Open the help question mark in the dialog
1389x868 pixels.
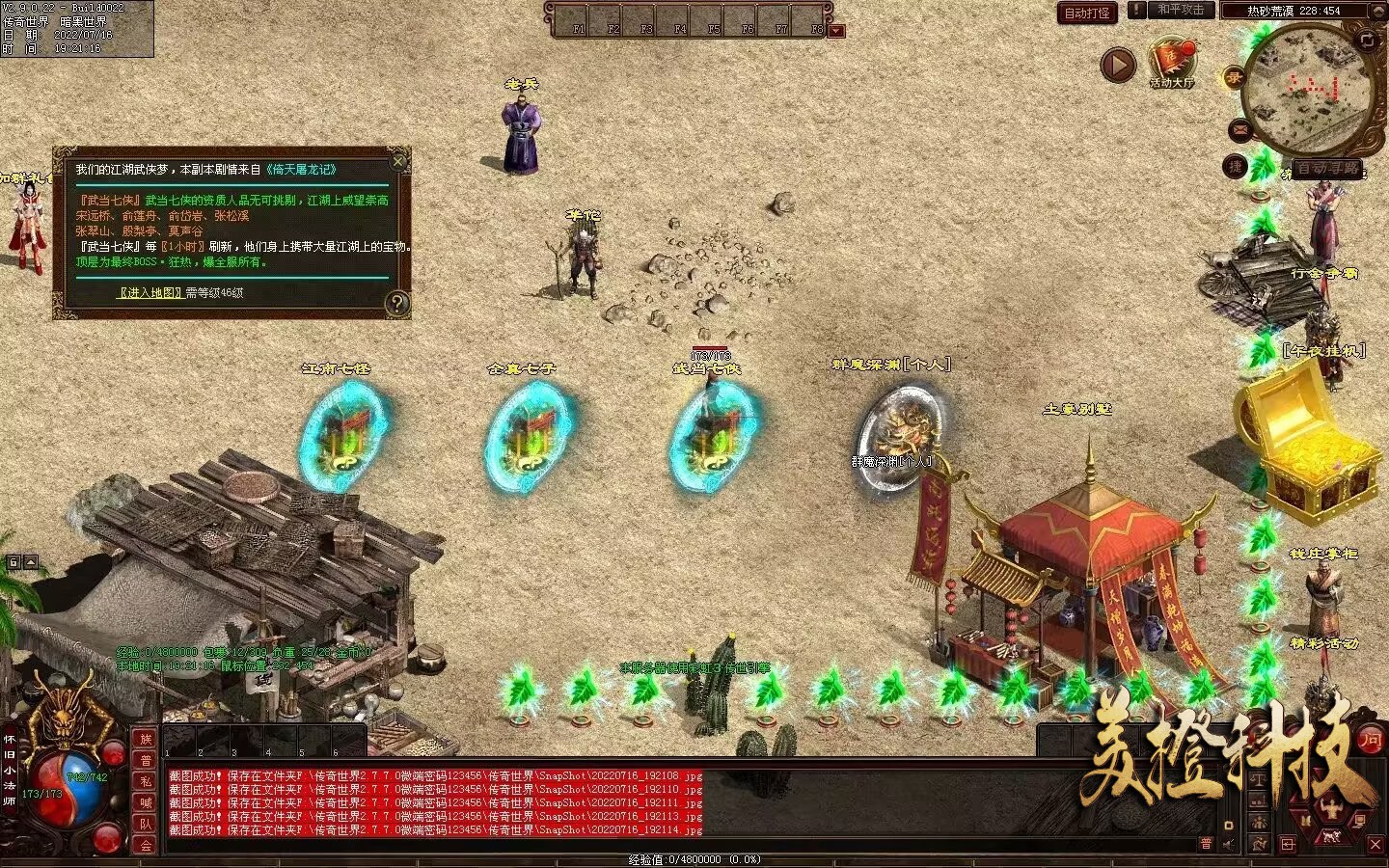[396, 303]
